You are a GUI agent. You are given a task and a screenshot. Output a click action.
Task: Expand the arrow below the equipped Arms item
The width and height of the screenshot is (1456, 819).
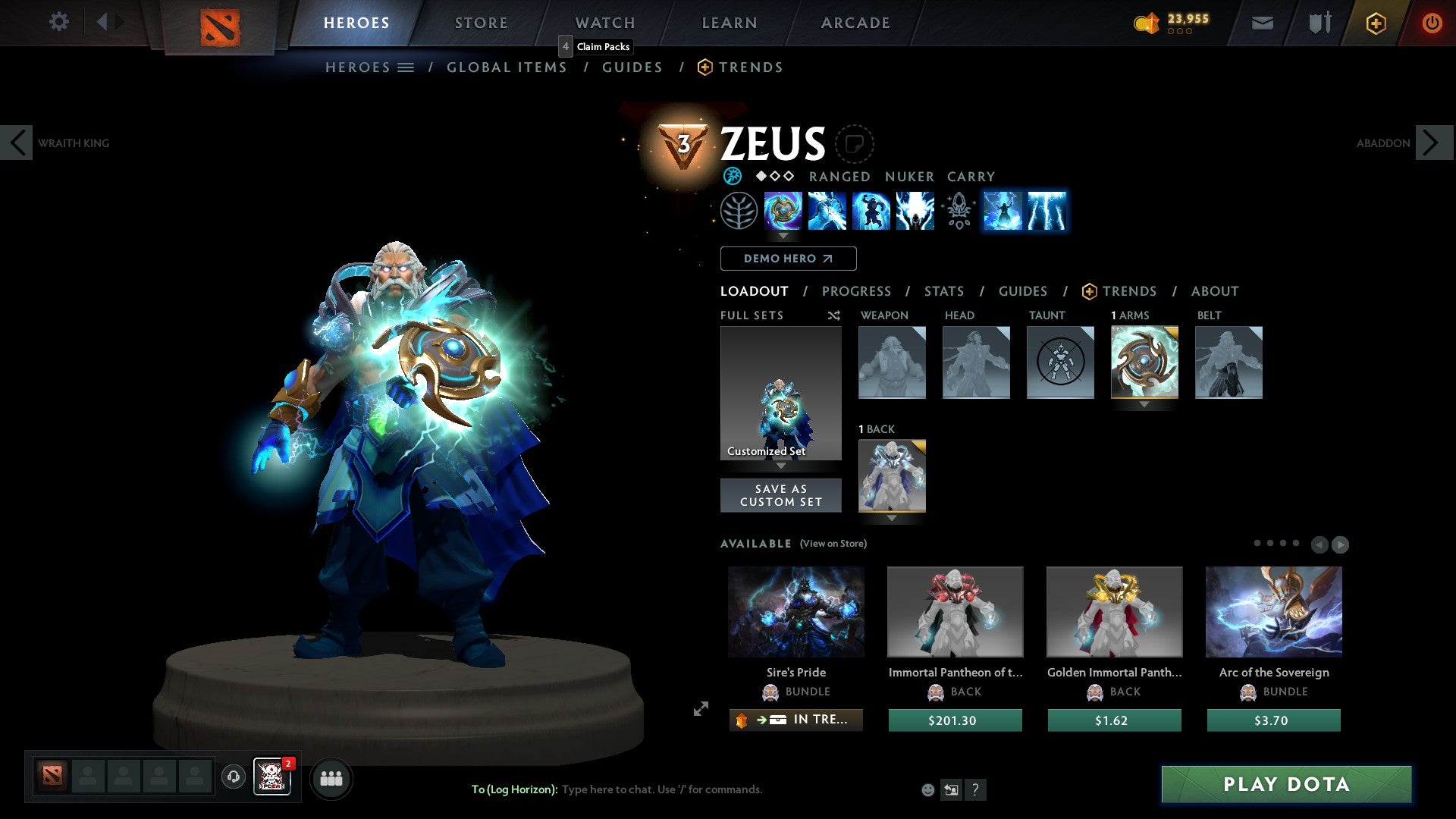(1144, 405)
